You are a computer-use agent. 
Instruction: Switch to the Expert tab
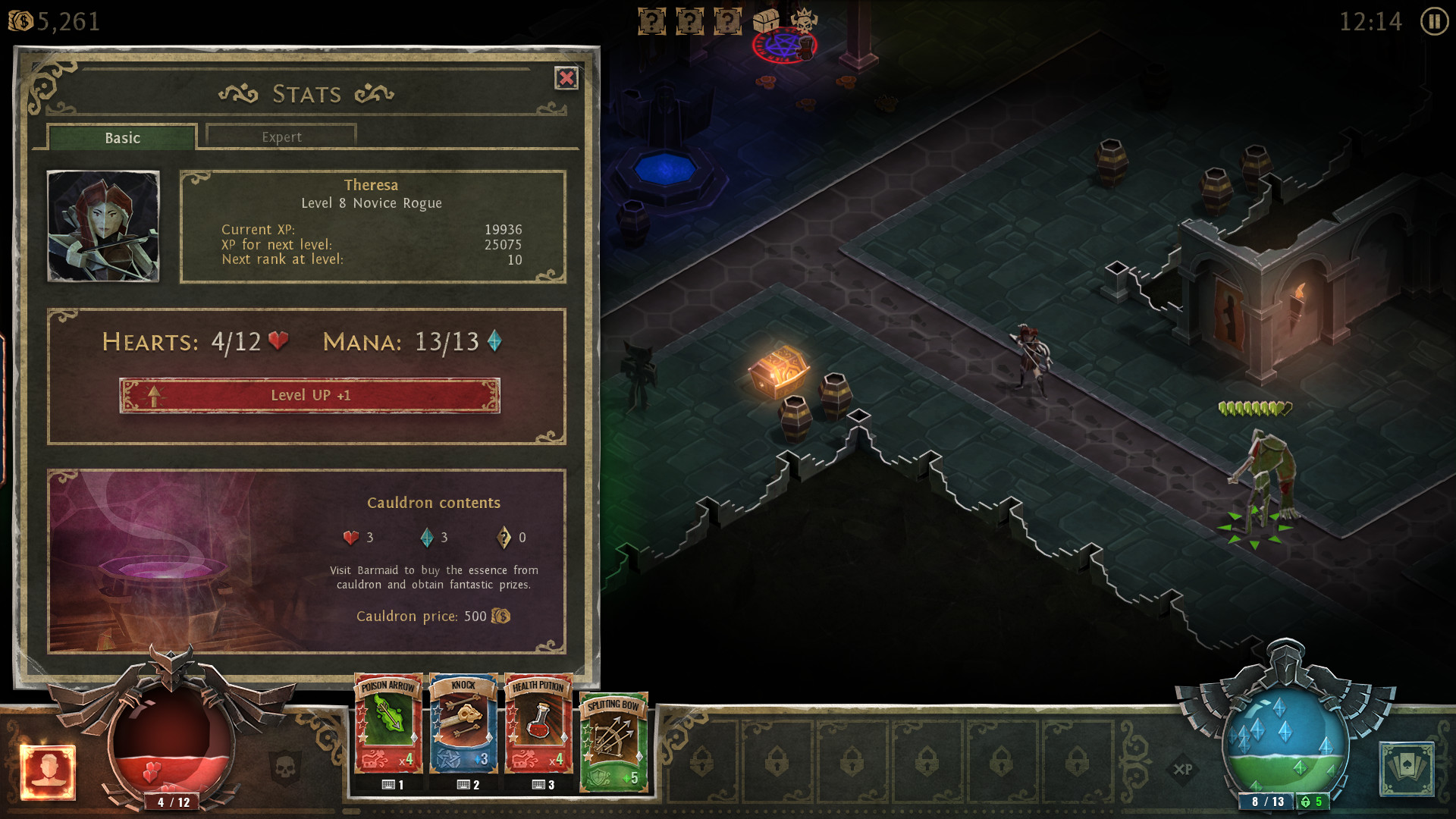click(280, 136)
